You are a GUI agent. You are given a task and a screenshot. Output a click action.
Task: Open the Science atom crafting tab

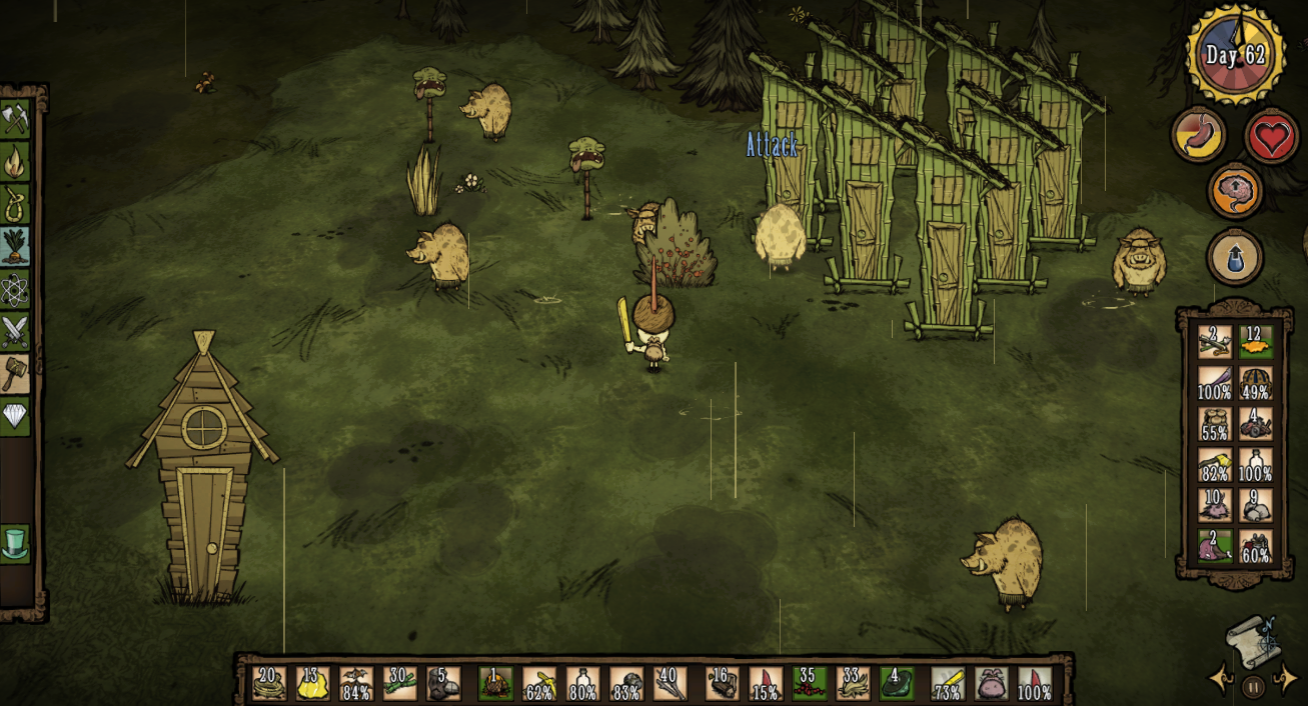click(15, 290)
